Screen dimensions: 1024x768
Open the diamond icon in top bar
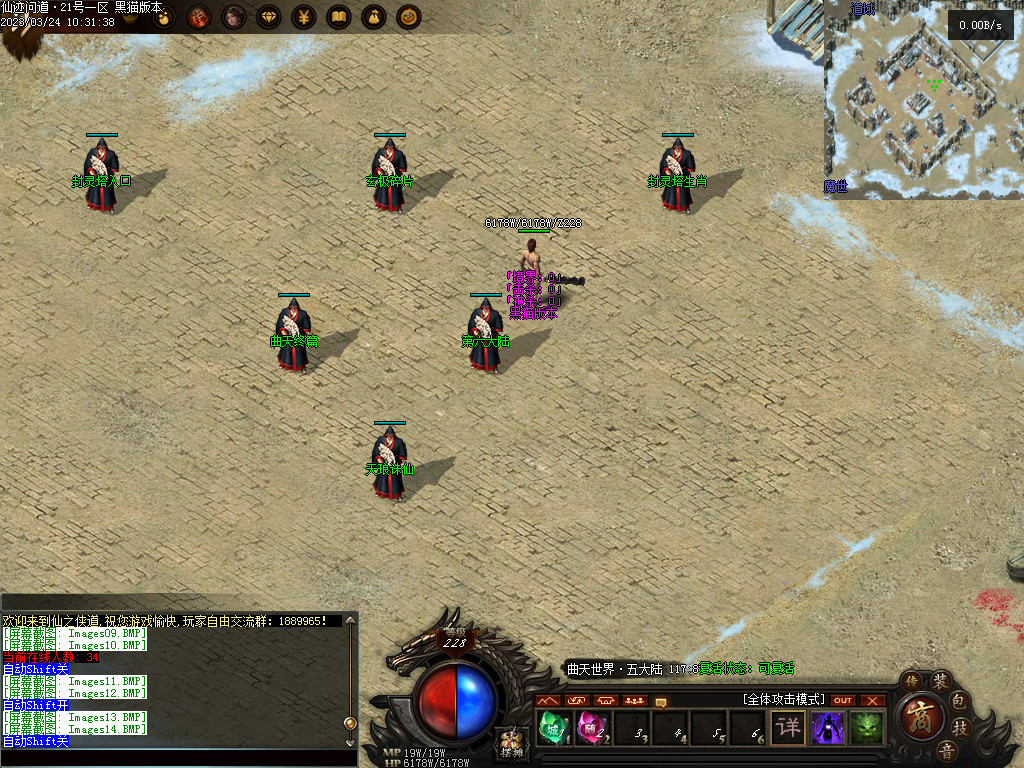[268, 17]
